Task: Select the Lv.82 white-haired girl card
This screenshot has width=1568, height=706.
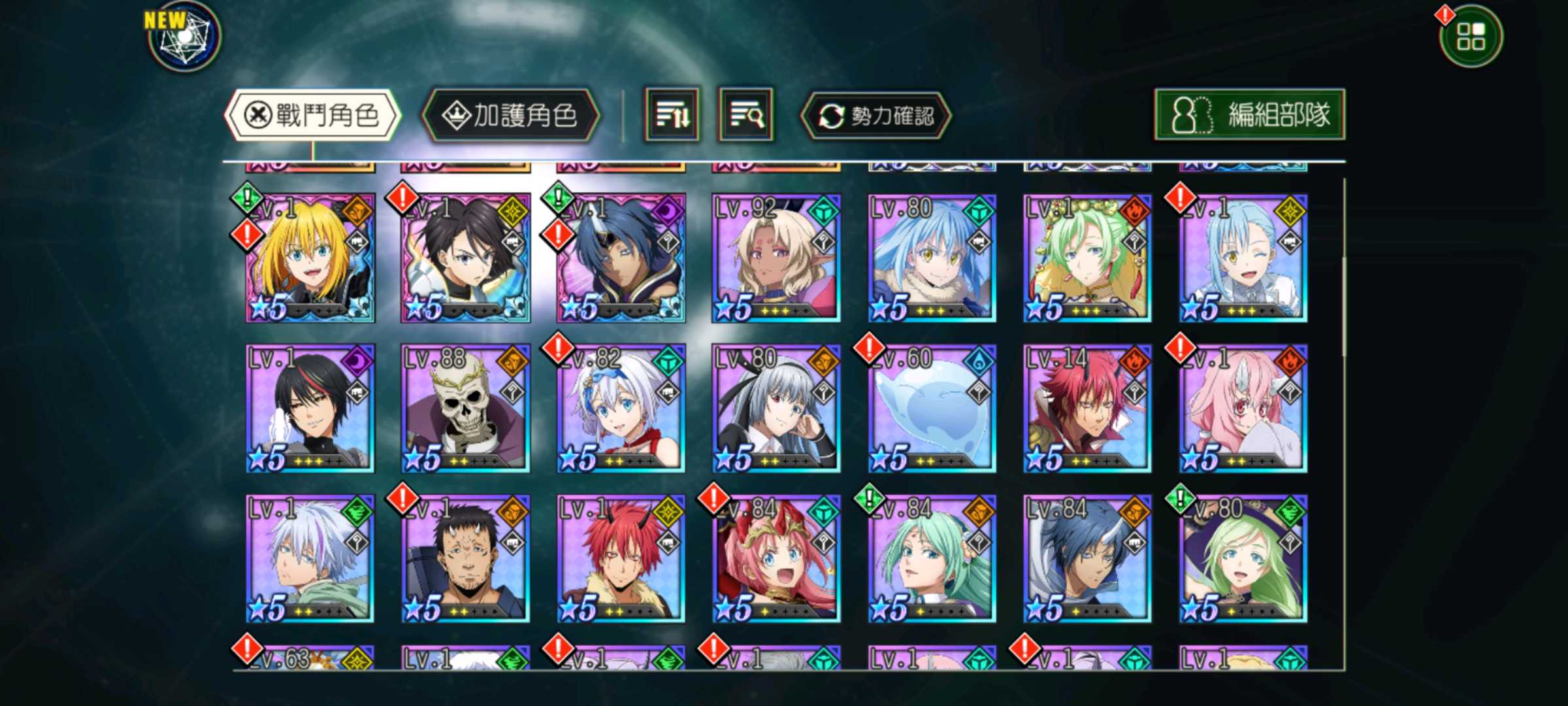Action: tap(621, 409)
